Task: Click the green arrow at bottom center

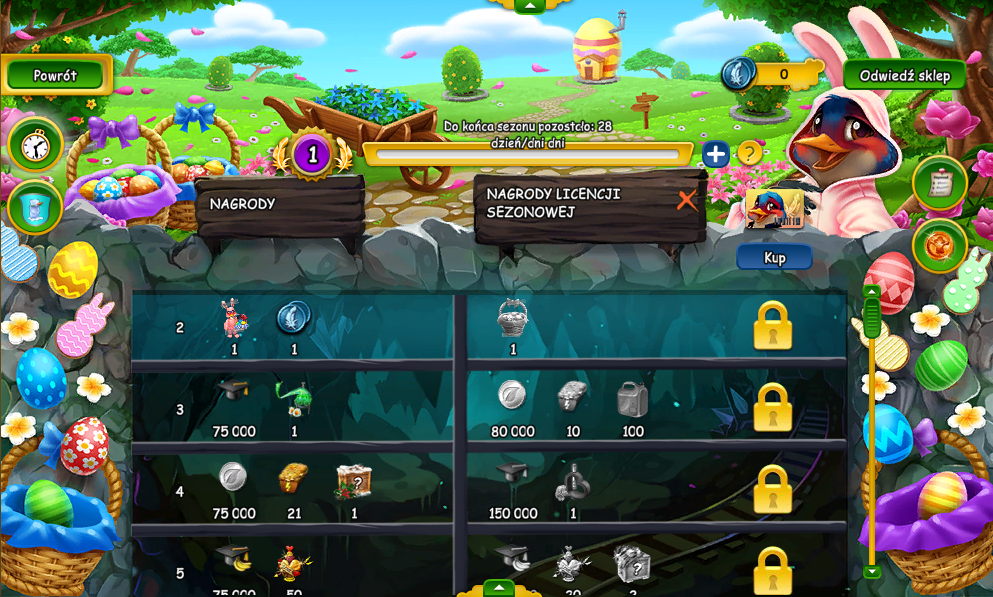Action: [x=499, y=588]
